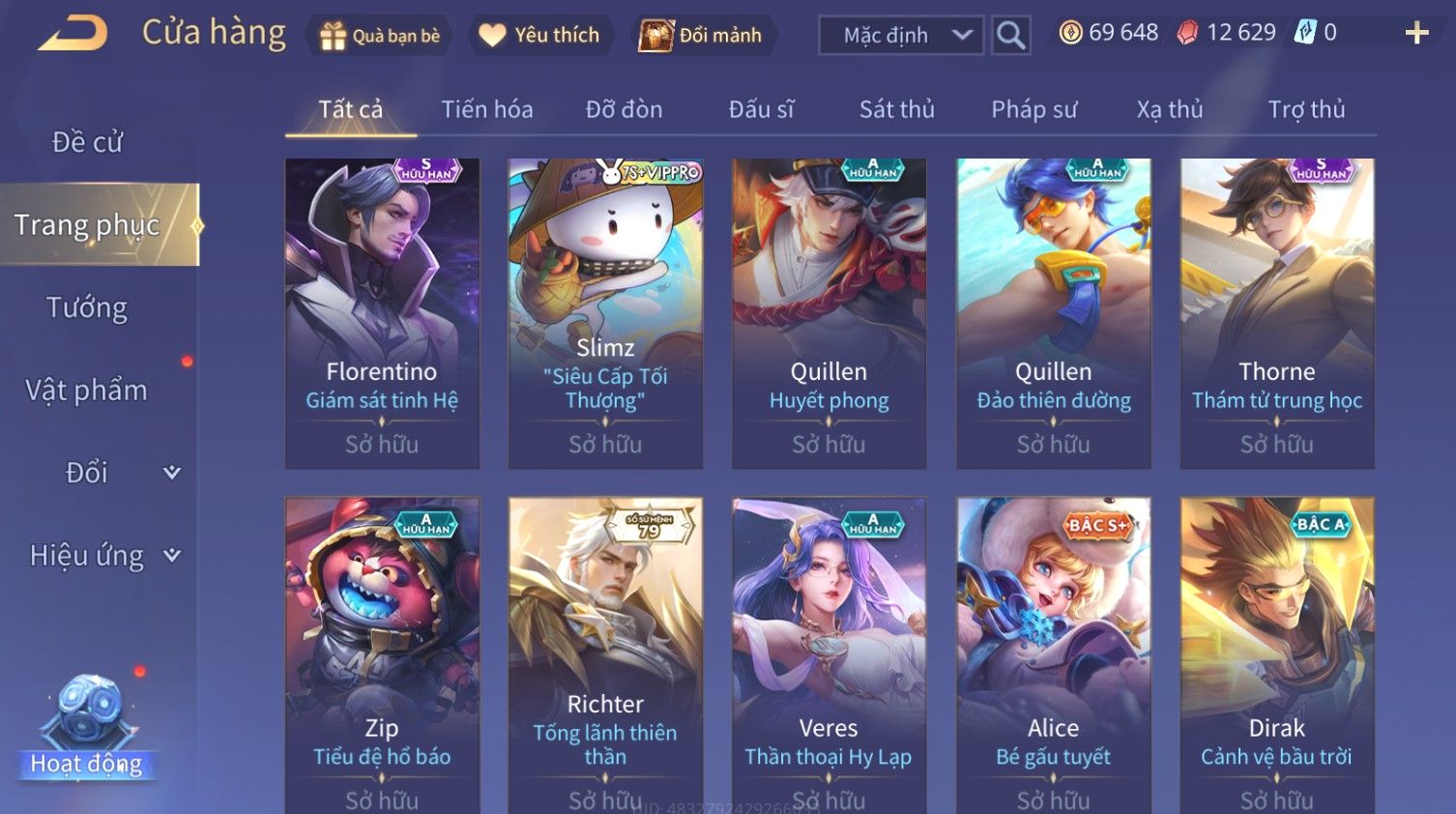Viewport: 1456px width, 814px height.
Task: Switch to the Tiến hóa tab
Action: [487, 109]
